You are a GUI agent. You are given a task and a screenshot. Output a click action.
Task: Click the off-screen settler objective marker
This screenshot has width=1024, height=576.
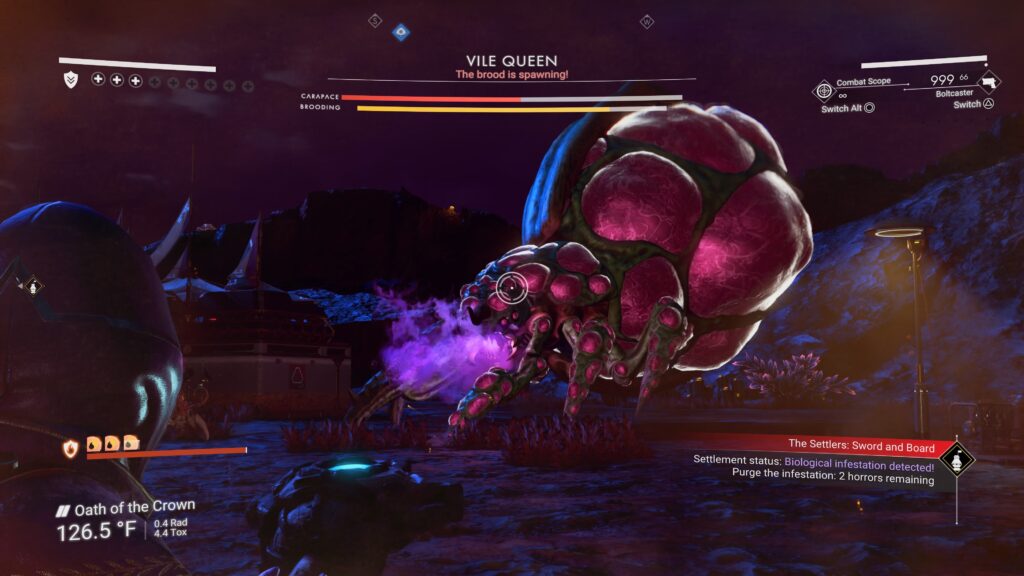tap(32, 287)
